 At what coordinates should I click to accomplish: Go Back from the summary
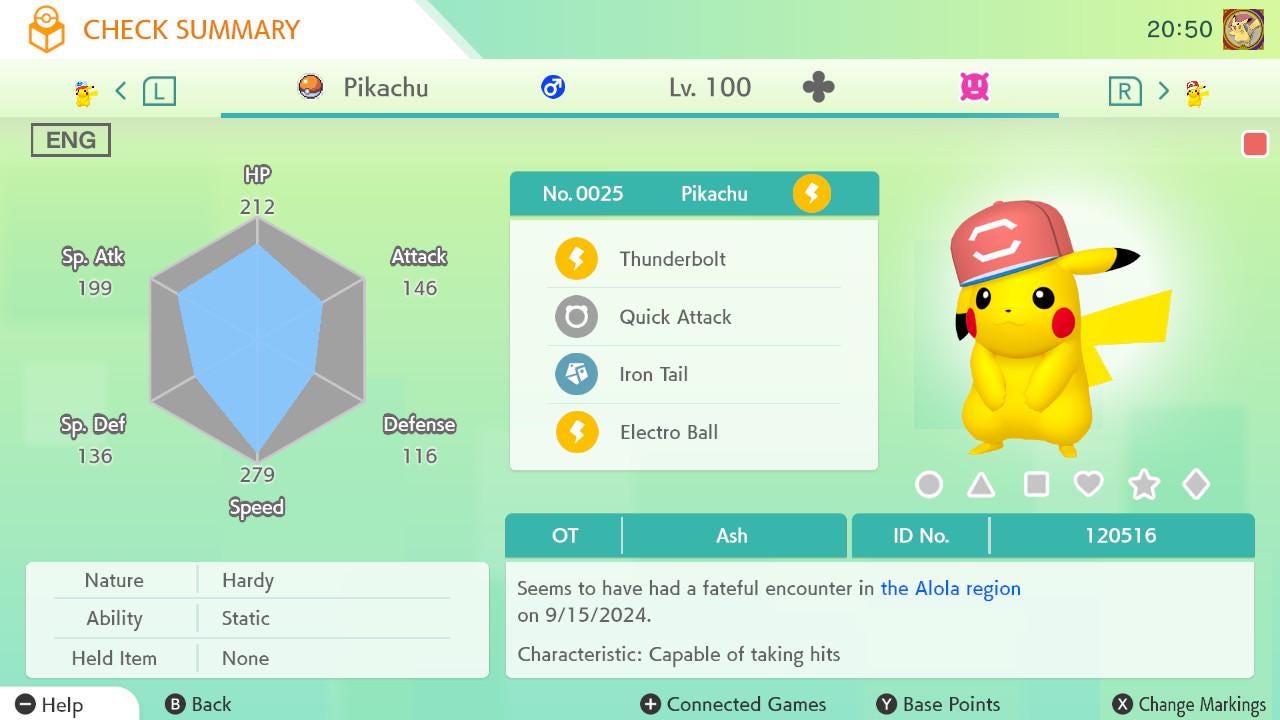[198, 705]
